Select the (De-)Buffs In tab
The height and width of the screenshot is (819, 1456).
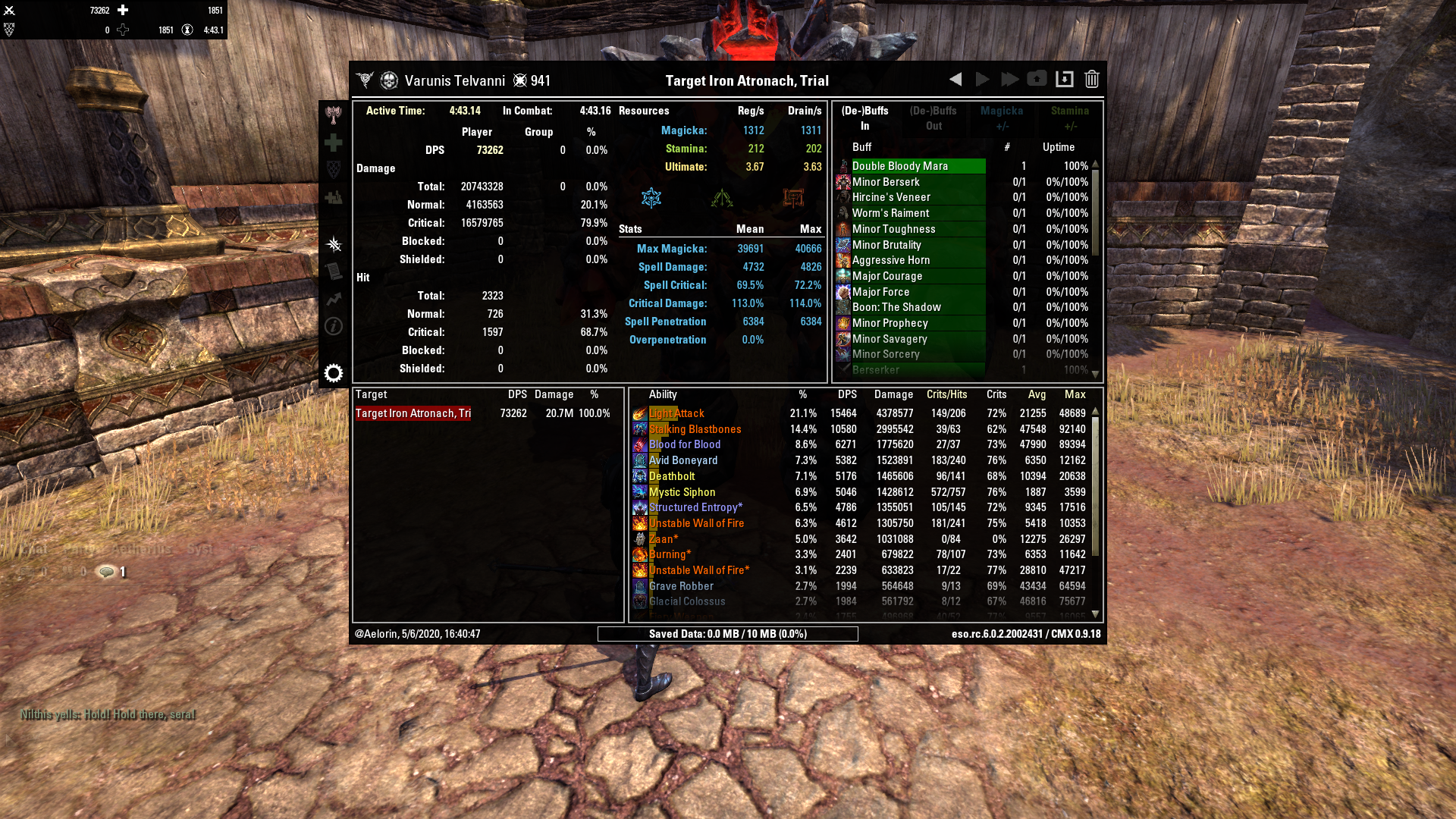(864, 118)
